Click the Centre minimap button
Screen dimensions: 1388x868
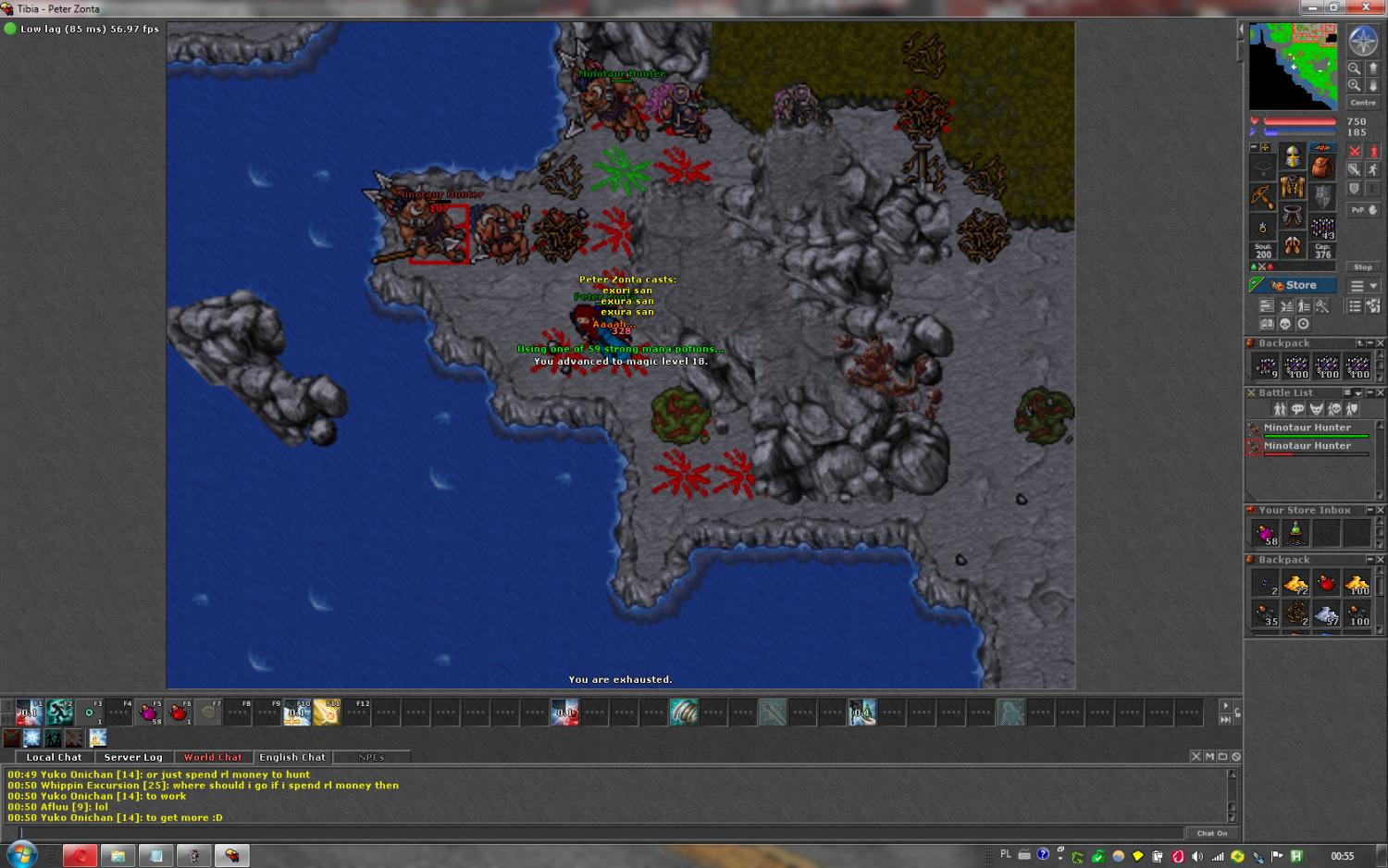click(x=1363, y=103)
